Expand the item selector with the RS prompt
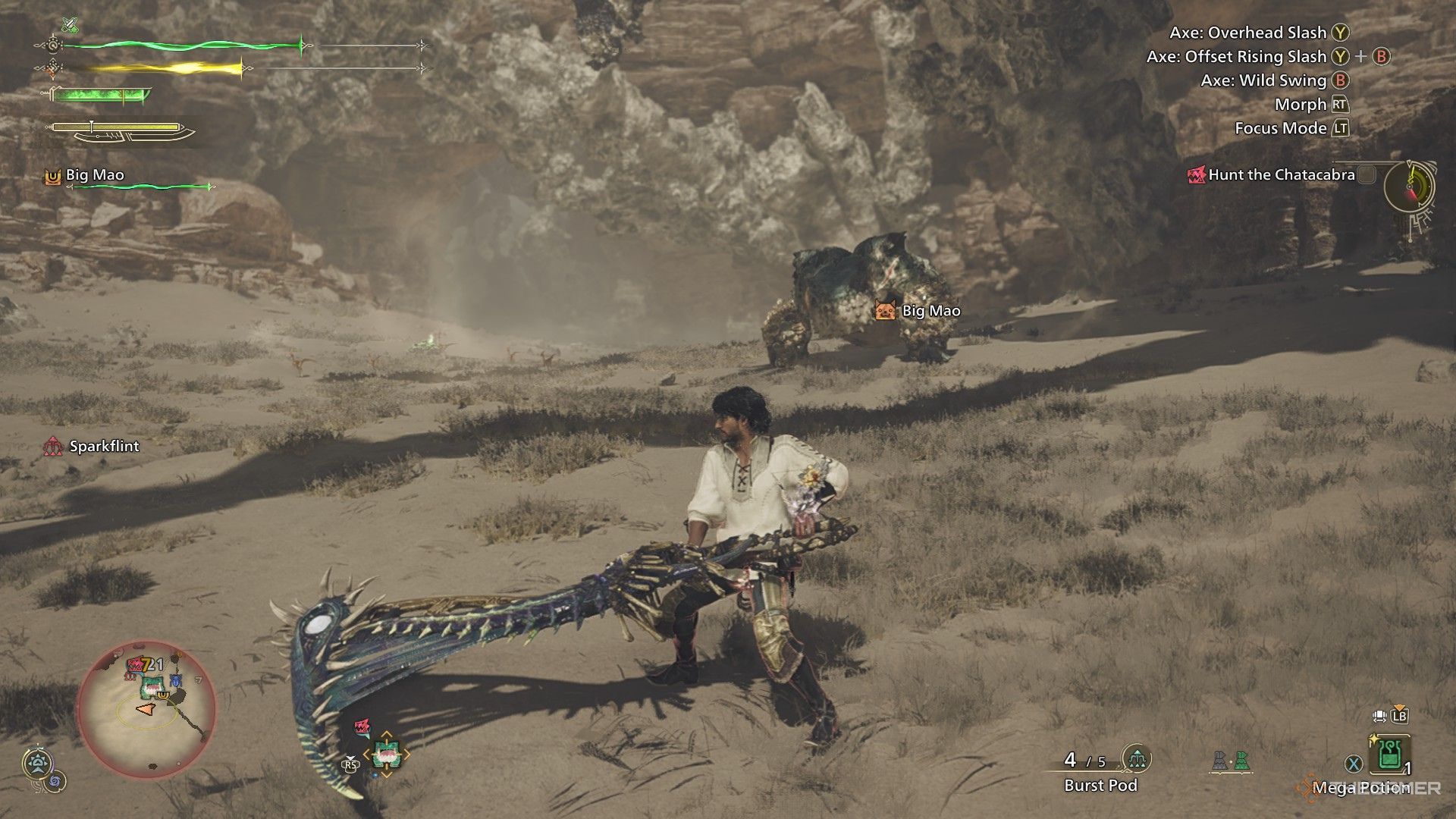 pyautogui.click(x=350, y=765)
